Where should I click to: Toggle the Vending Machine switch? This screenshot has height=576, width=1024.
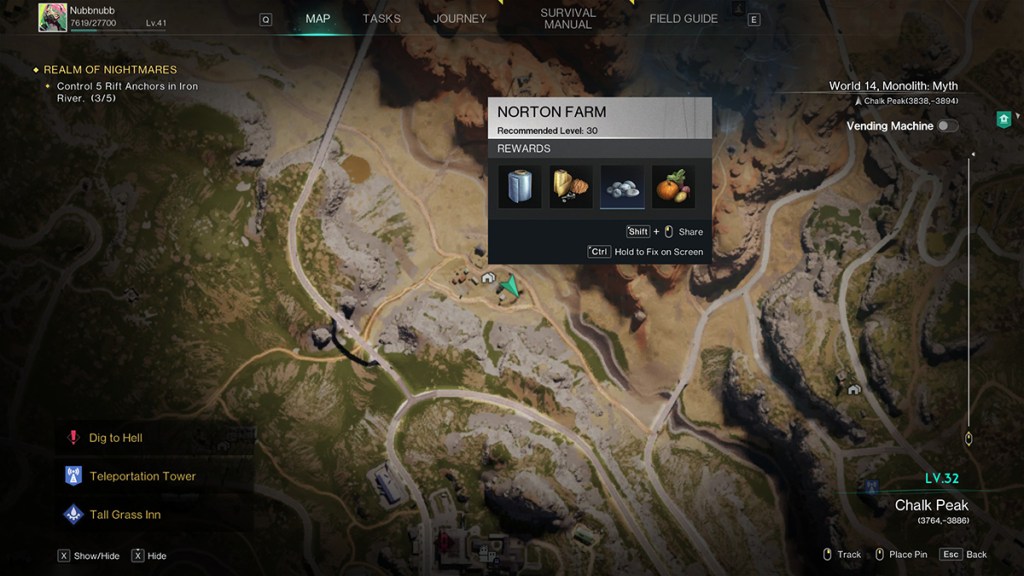click(946, 126)
